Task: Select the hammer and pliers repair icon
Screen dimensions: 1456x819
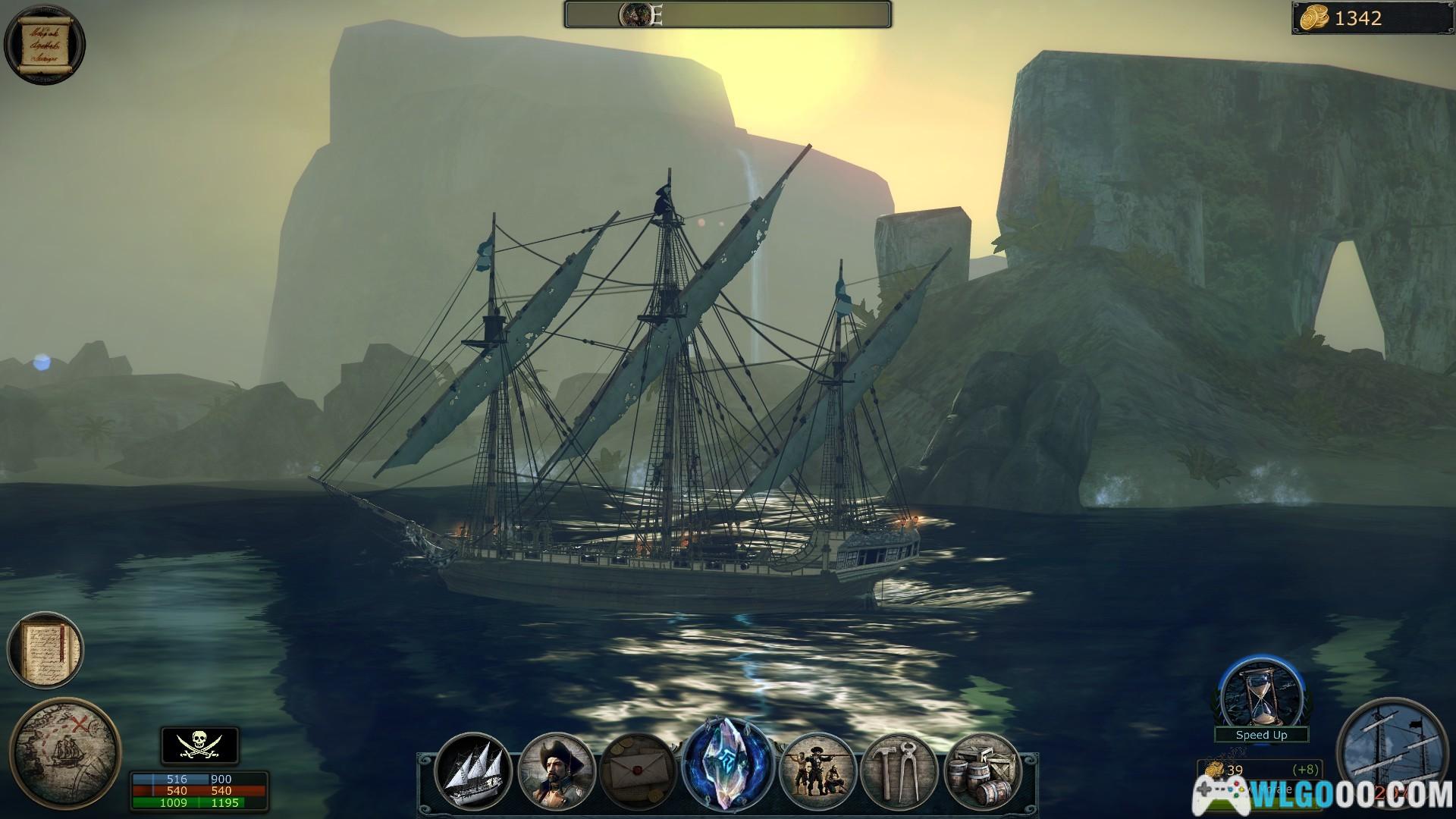Action: pos(900,772)
